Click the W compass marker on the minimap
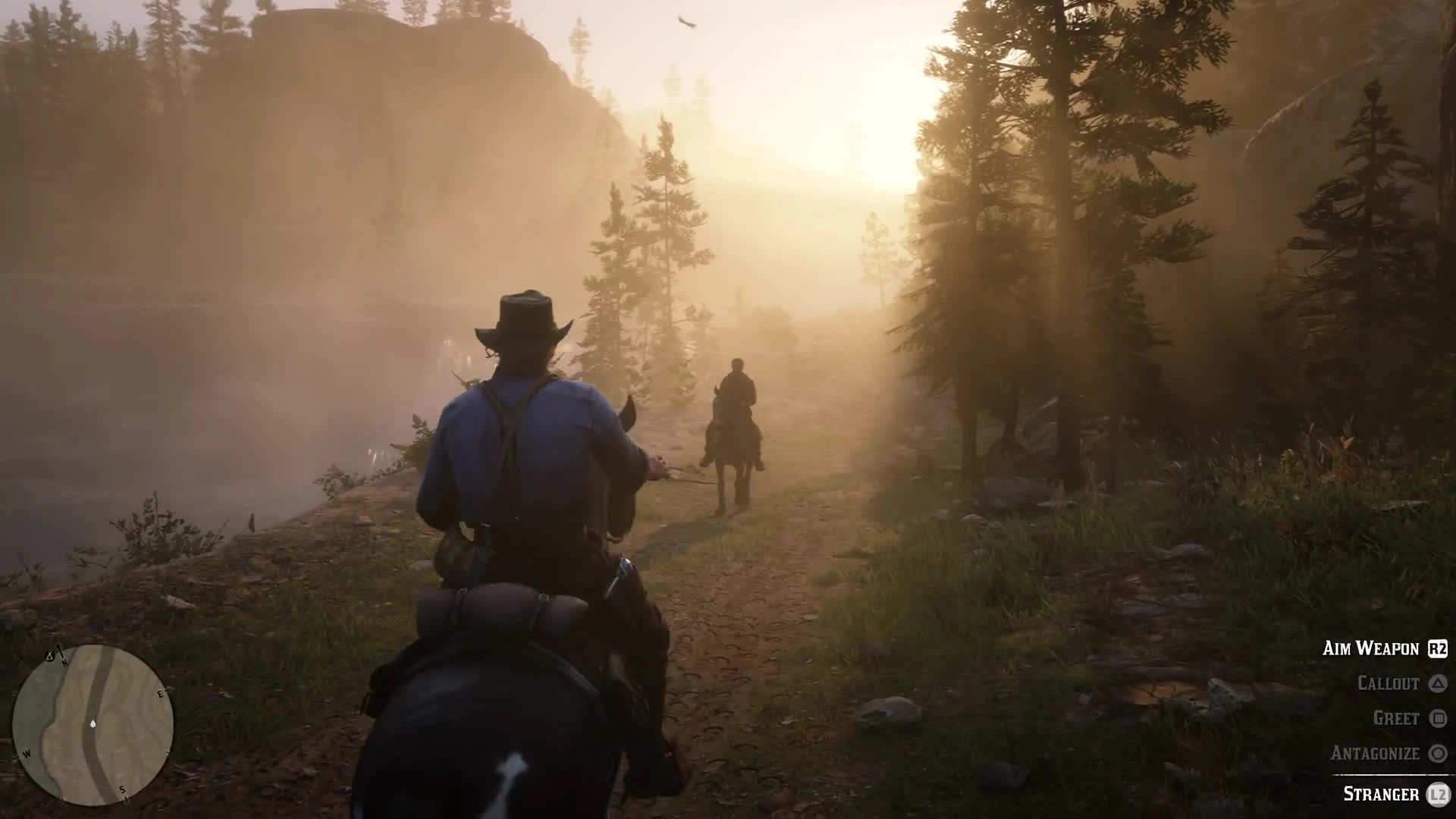This screenshot has height=819, width=1456. click(x=26, y=754)
